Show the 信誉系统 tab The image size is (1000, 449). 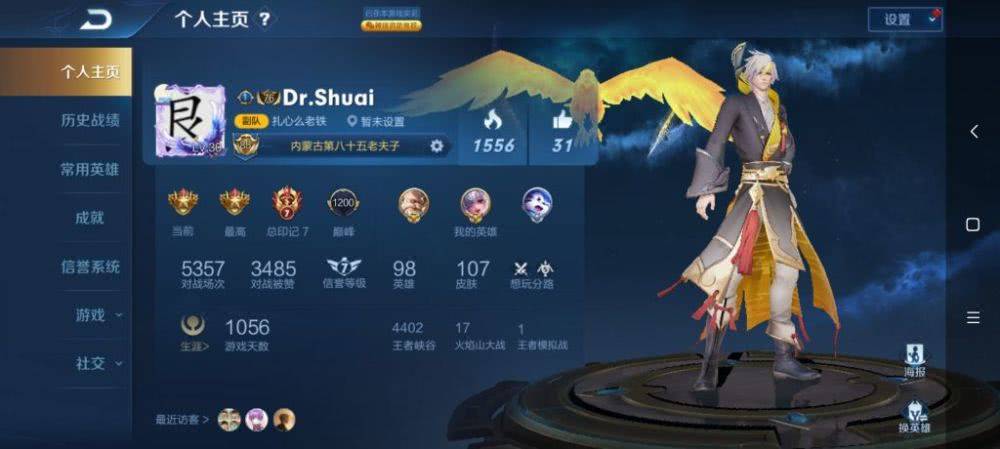pos(90,266)
